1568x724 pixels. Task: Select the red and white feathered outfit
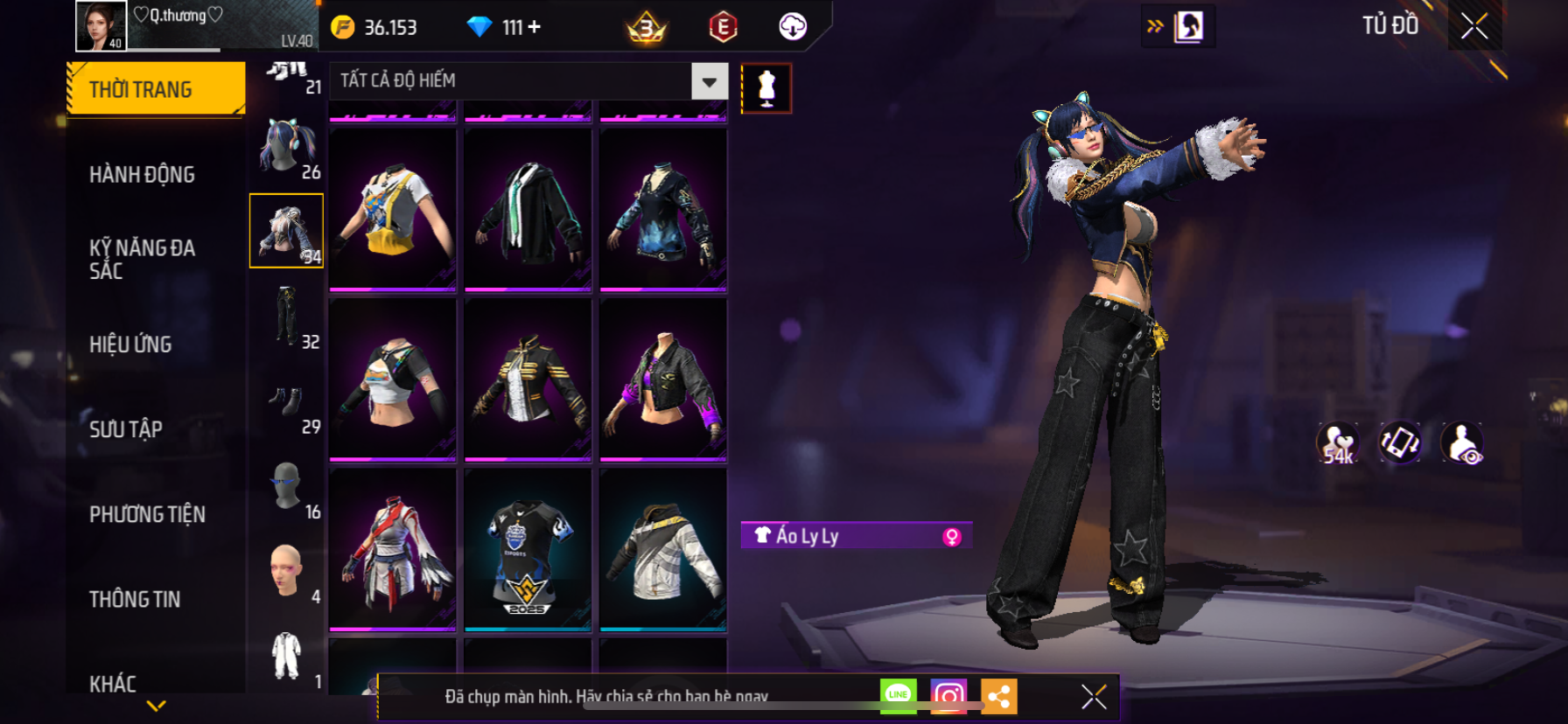392,549
